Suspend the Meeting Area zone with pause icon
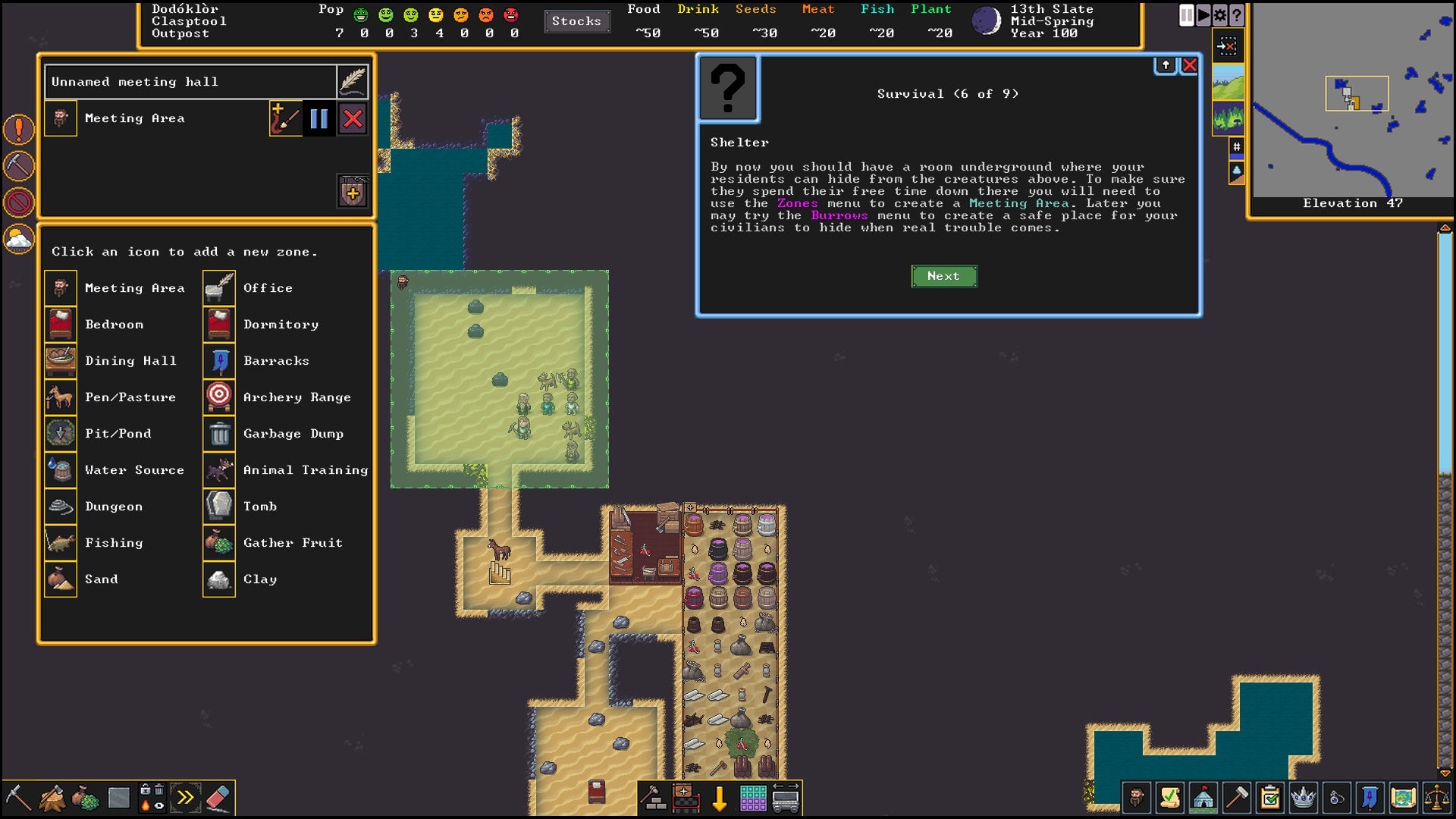Image resolution: width=1456 pixels, height=819 pixels. [319, 118]
